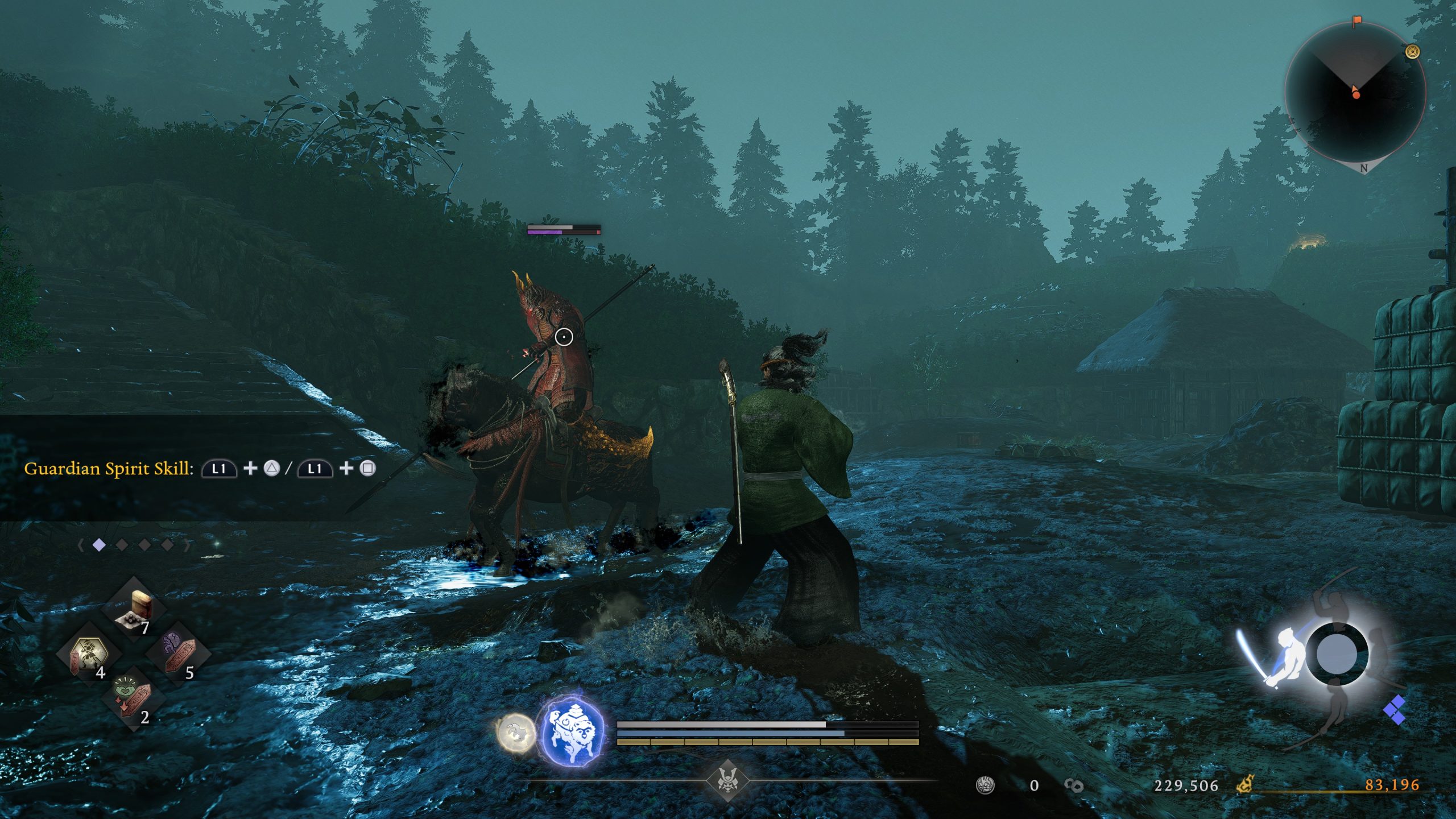1456x819 pixels.
Task: Click the orange flag marker on the compass
Action: tap(1357, 22)
